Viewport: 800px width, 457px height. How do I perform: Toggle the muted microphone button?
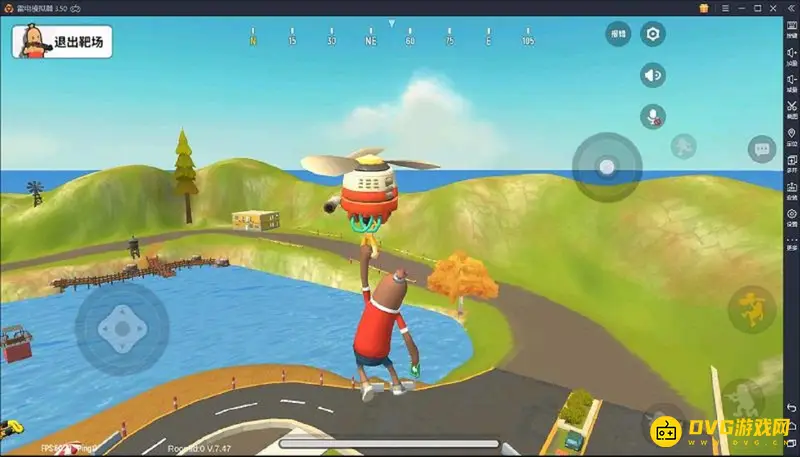coord(653,116)
